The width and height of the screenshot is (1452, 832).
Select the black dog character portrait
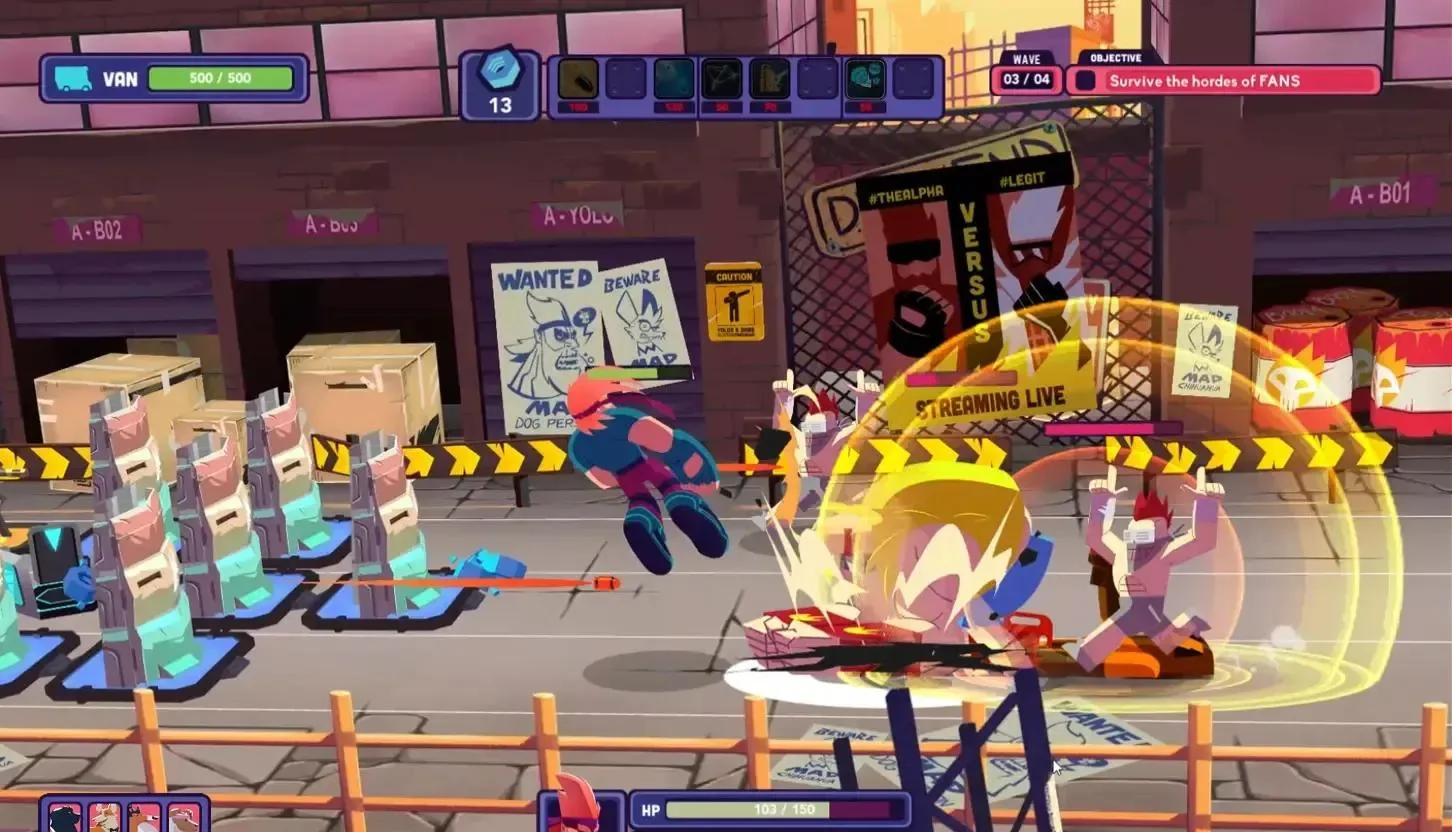click(65, 819)
